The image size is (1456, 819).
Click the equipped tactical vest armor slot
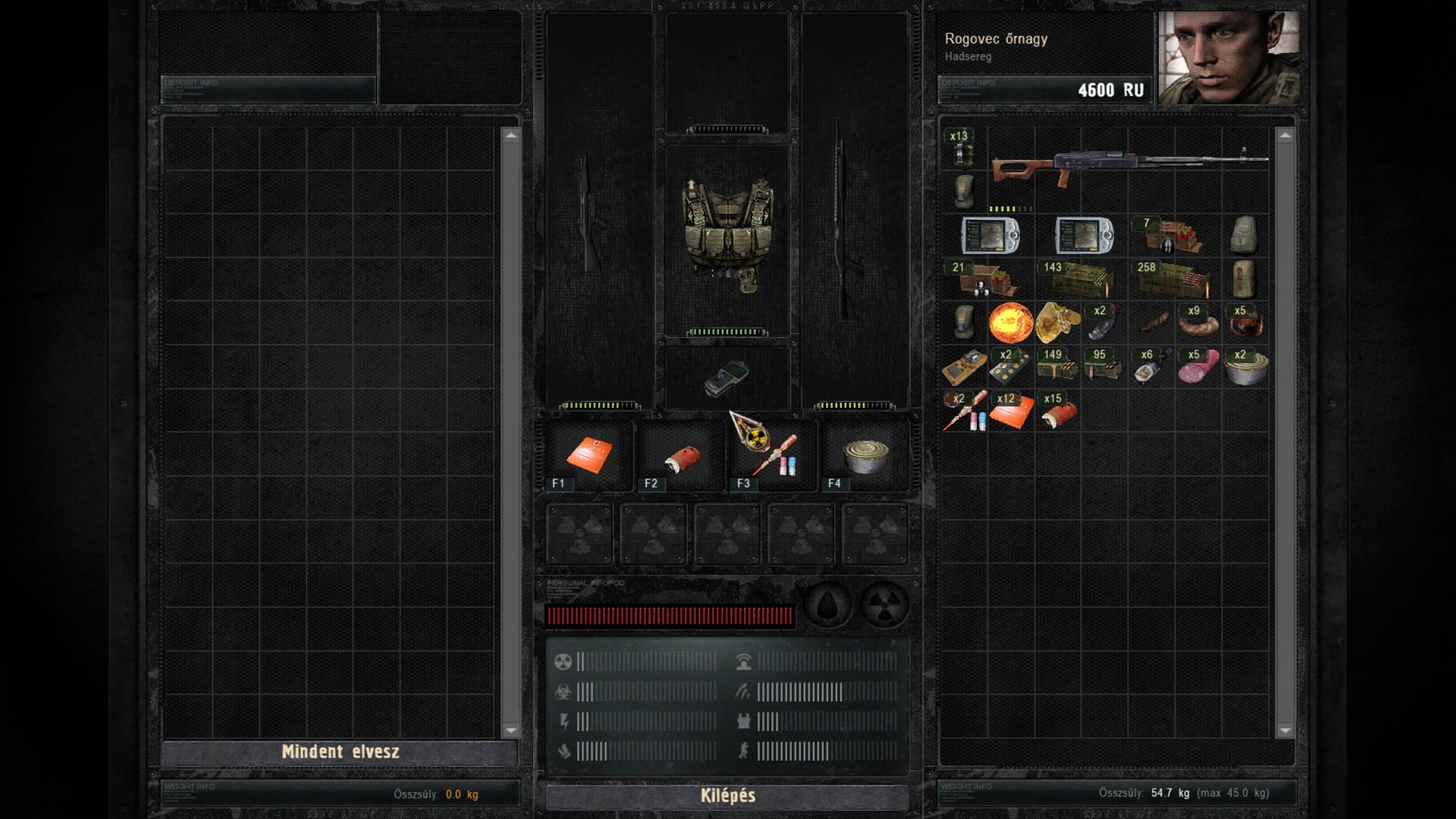tap(727, 235)
